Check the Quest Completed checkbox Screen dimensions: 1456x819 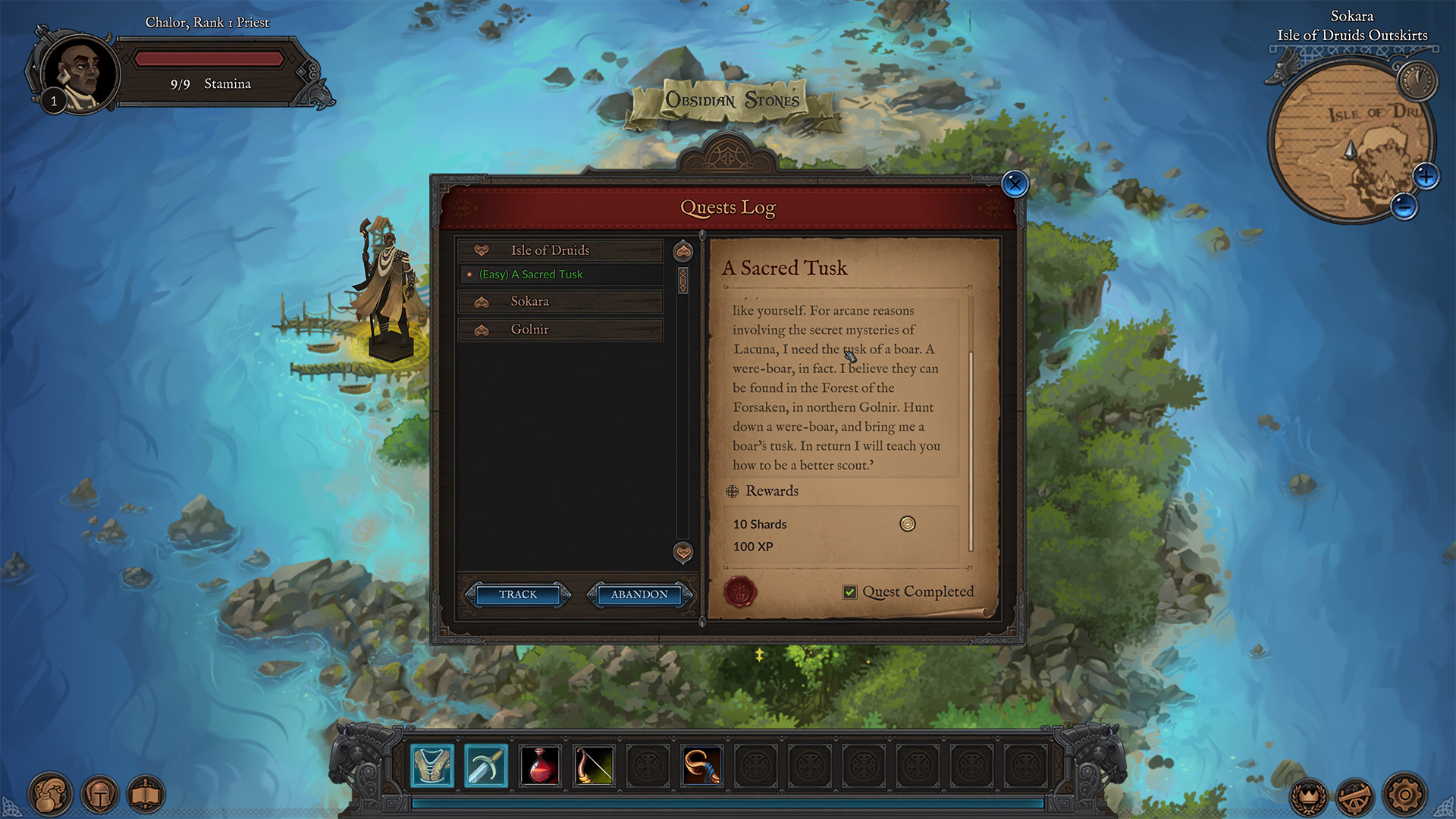pyautogui.click(x=850, y=591)
